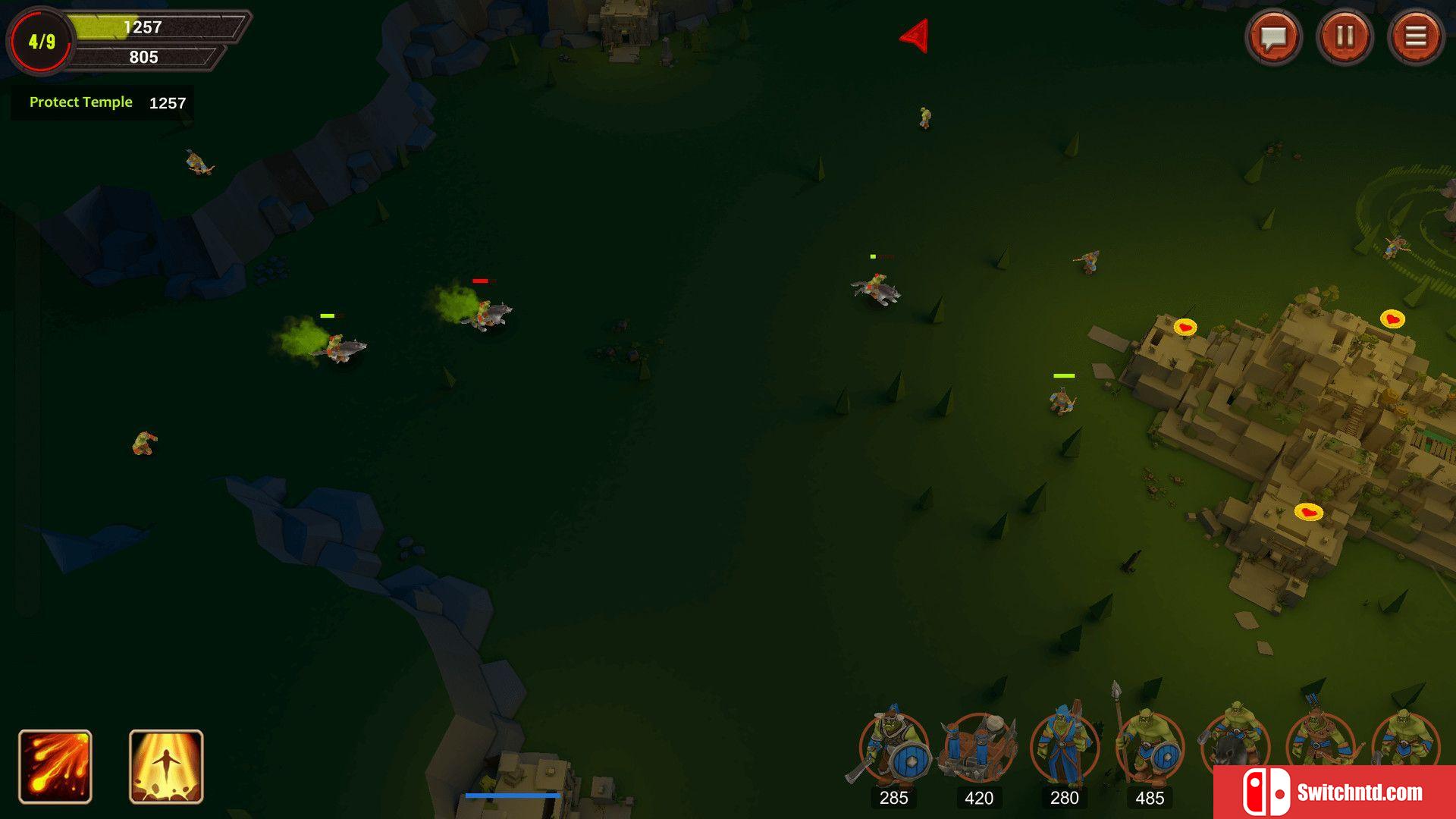This screenshot has width=1456, height=819.
Task: Open the chat speech bubble button
Action: pyautogui.click(x=1273, y=37)
